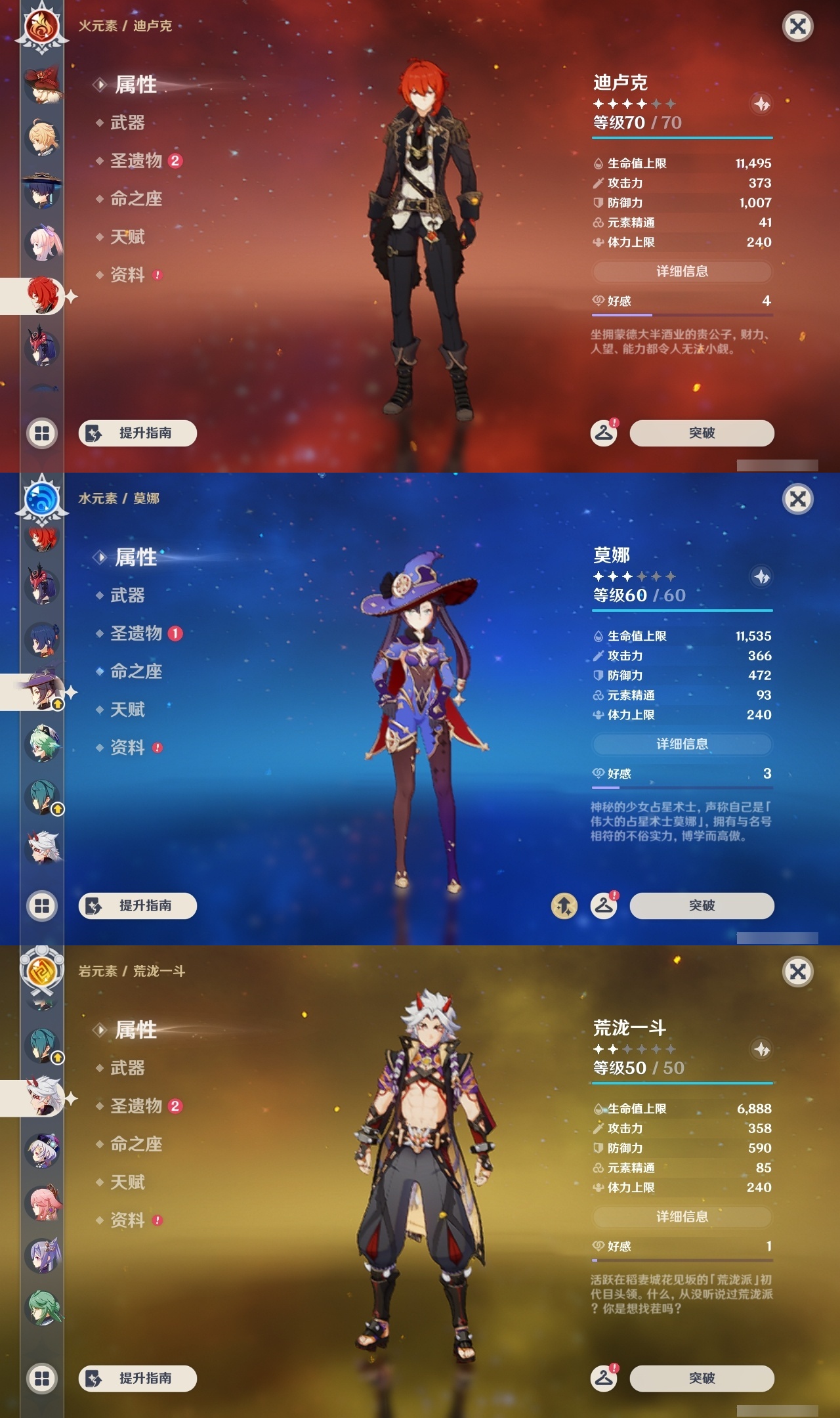Viewport: 840px width, 1418px height.
Task: Open the Pyro element emblem at top left
Action: (41, 26)
